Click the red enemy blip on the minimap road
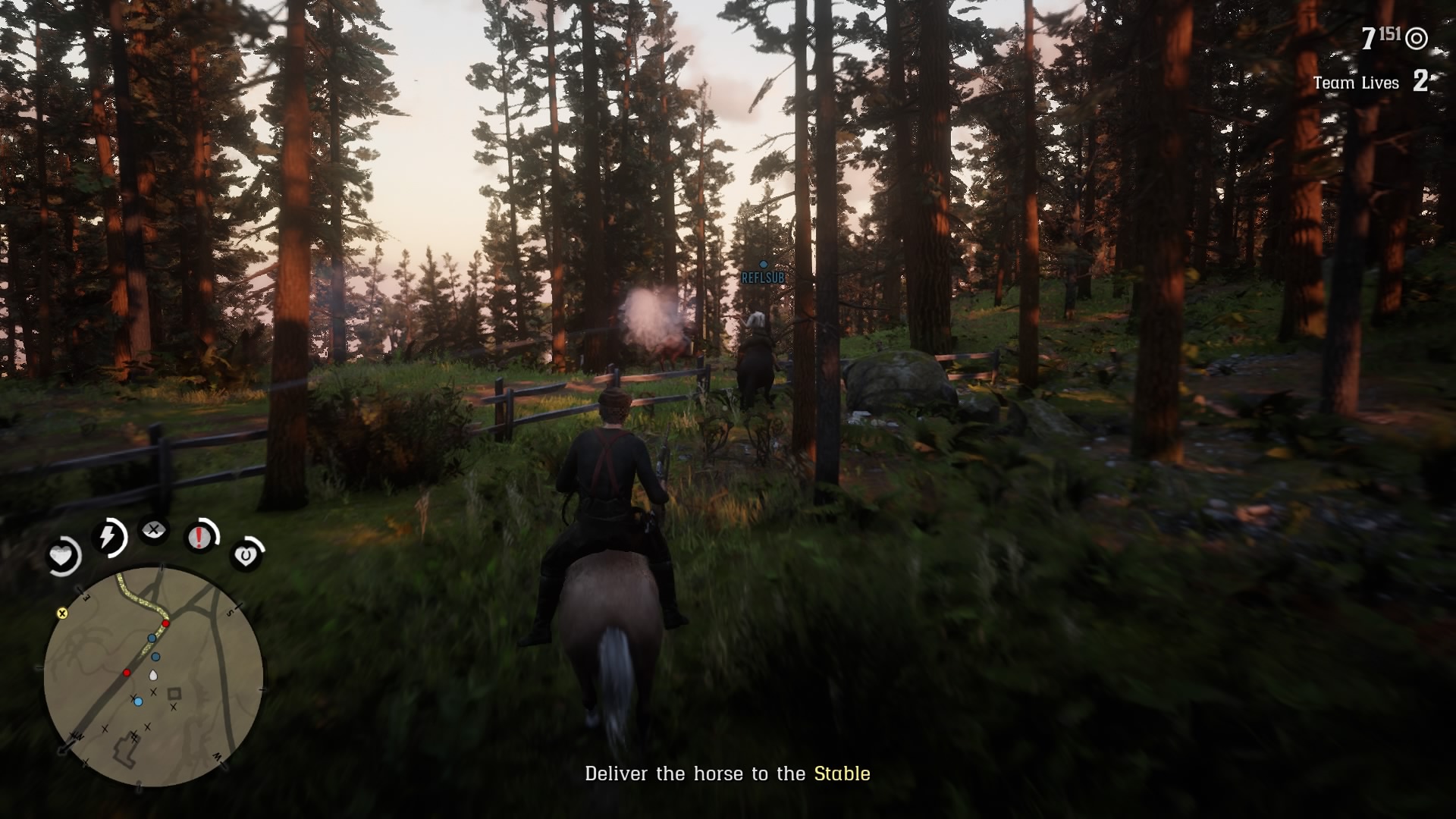Viewport: 1456px width, 819px height. coord(165,623)
